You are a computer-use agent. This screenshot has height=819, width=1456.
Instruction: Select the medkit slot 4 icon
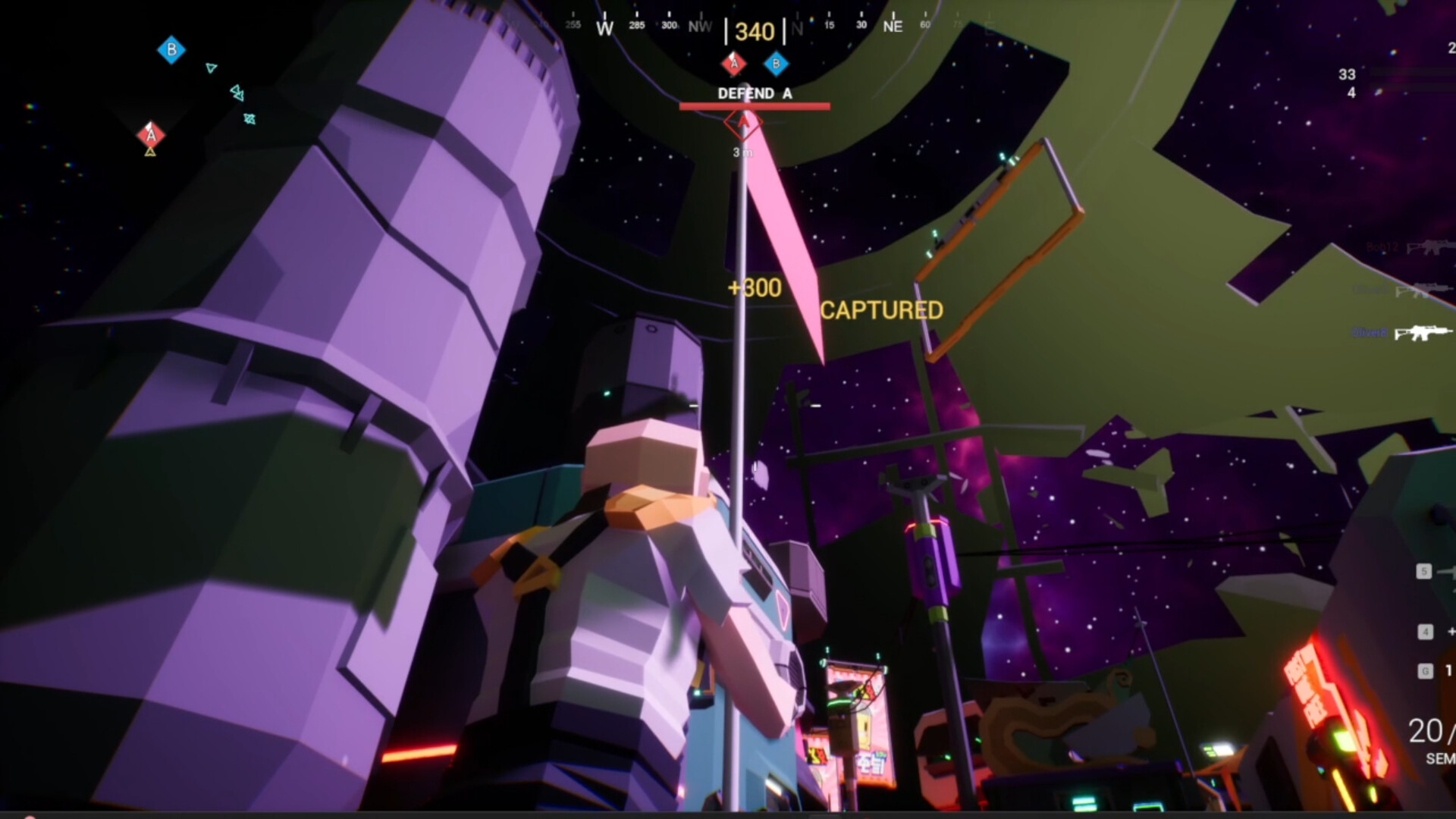pyautogui.click(x=1425, y=632)
